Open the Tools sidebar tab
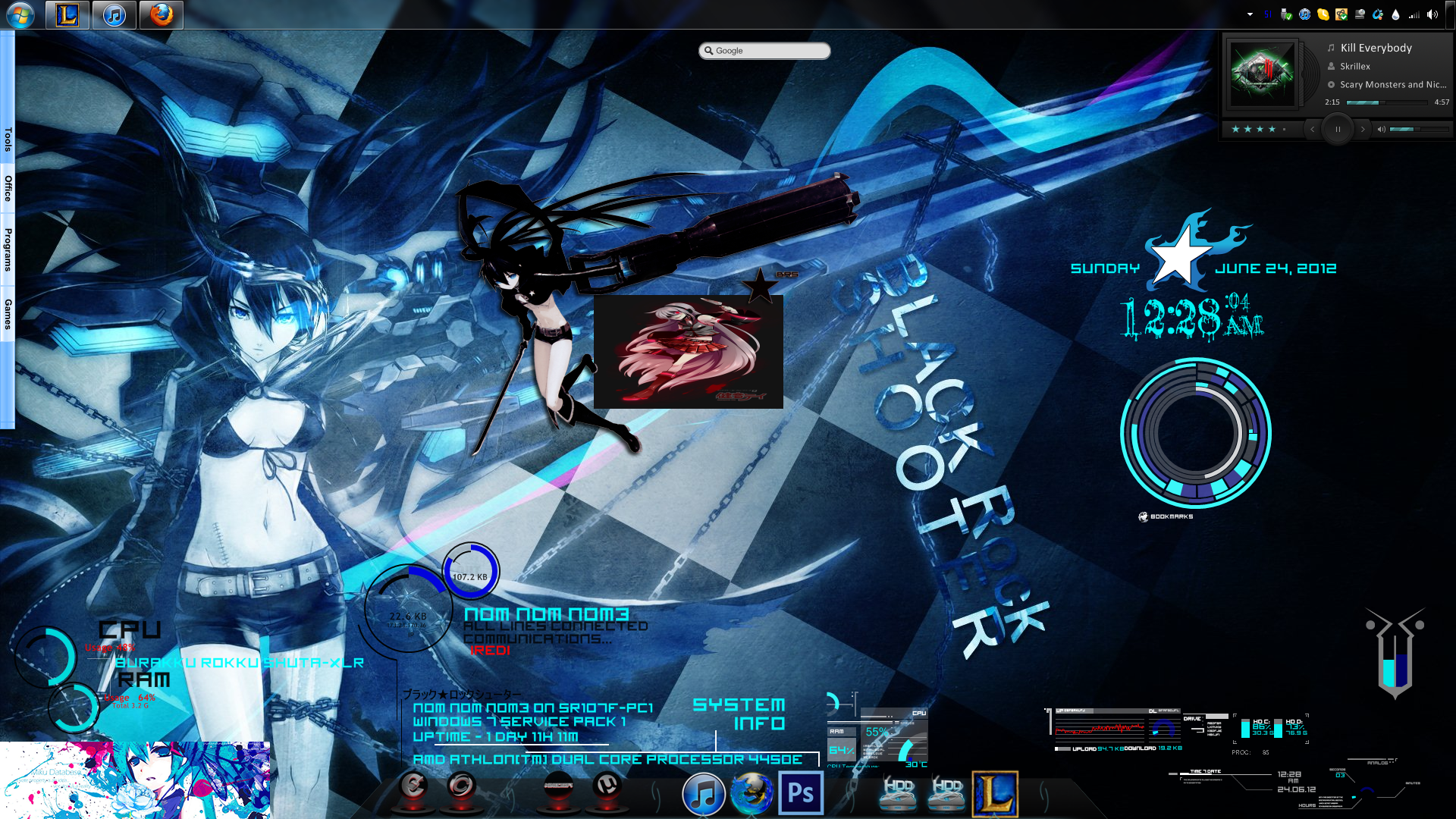The image size is (1456, 819). (x=7, y=137)
